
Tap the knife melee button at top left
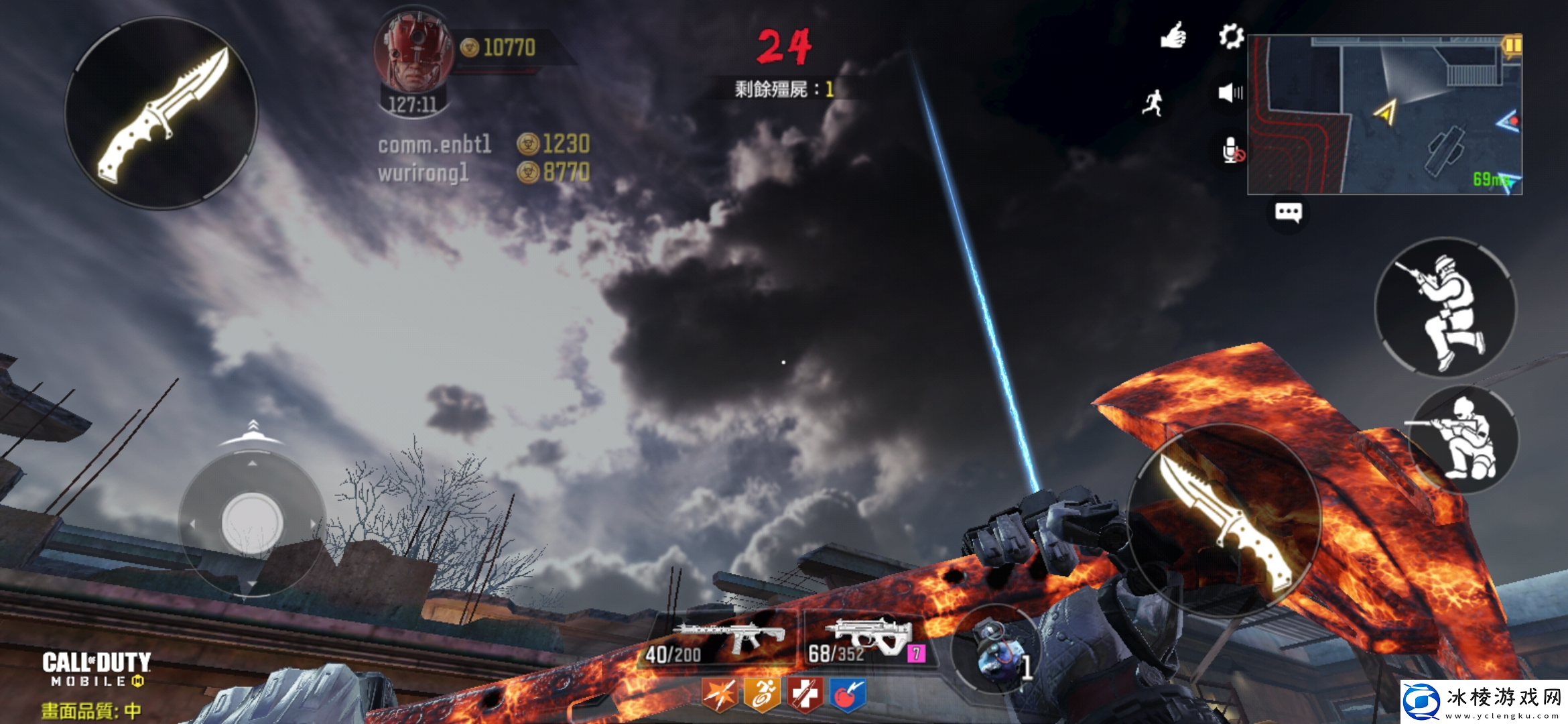tap(161, 113)
